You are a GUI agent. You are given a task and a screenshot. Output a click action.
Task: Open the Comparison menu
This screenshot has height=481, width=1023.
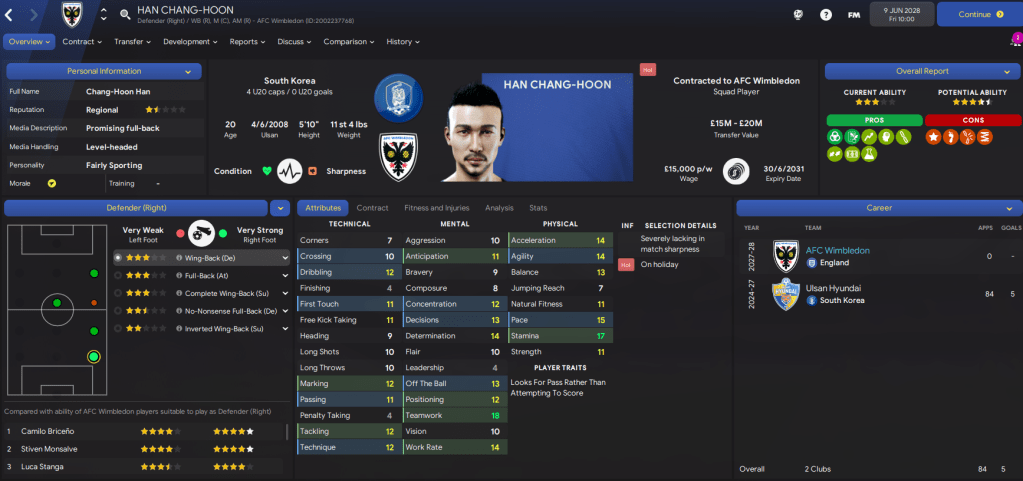click(349, 42)
